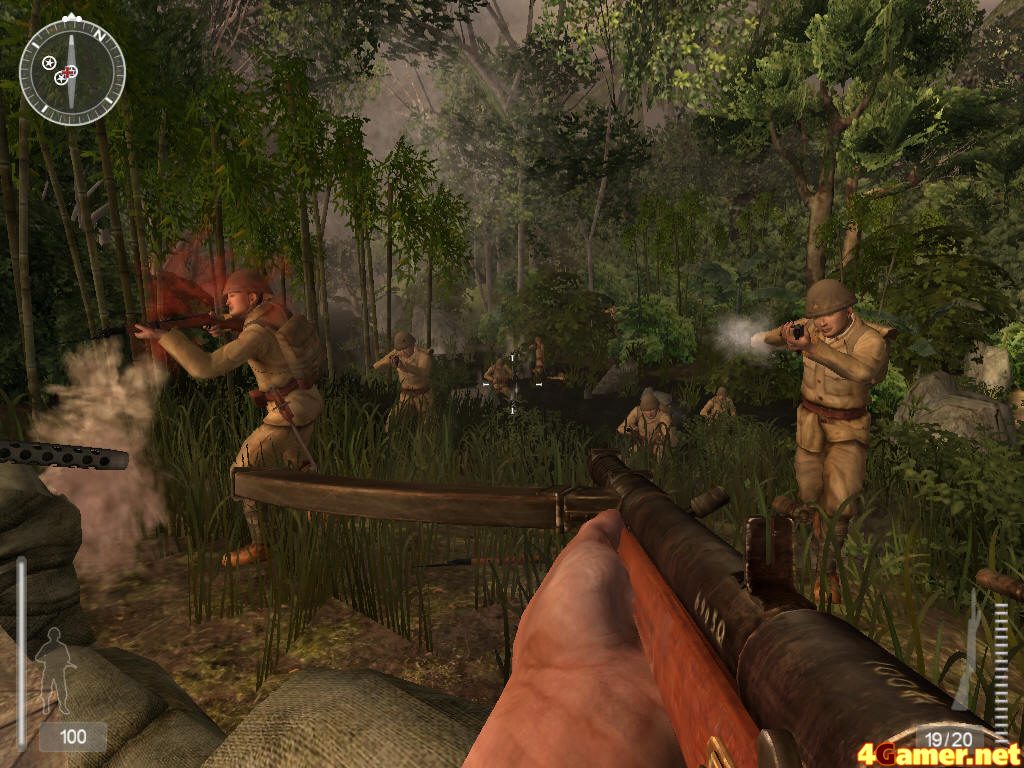Select the soldier stance silhouette icon
1024x768 pixels.
[55, 670]
